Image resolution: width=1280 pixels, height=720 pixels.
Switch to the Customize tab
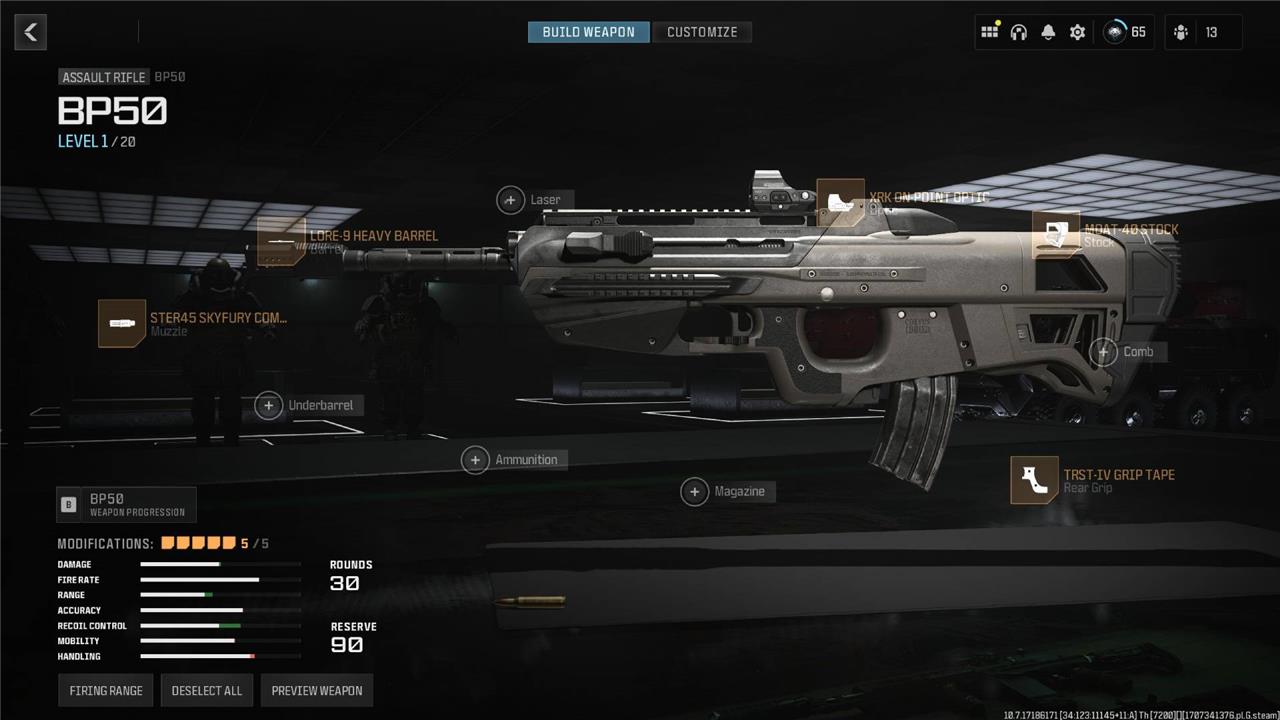(x=702, y=32)
